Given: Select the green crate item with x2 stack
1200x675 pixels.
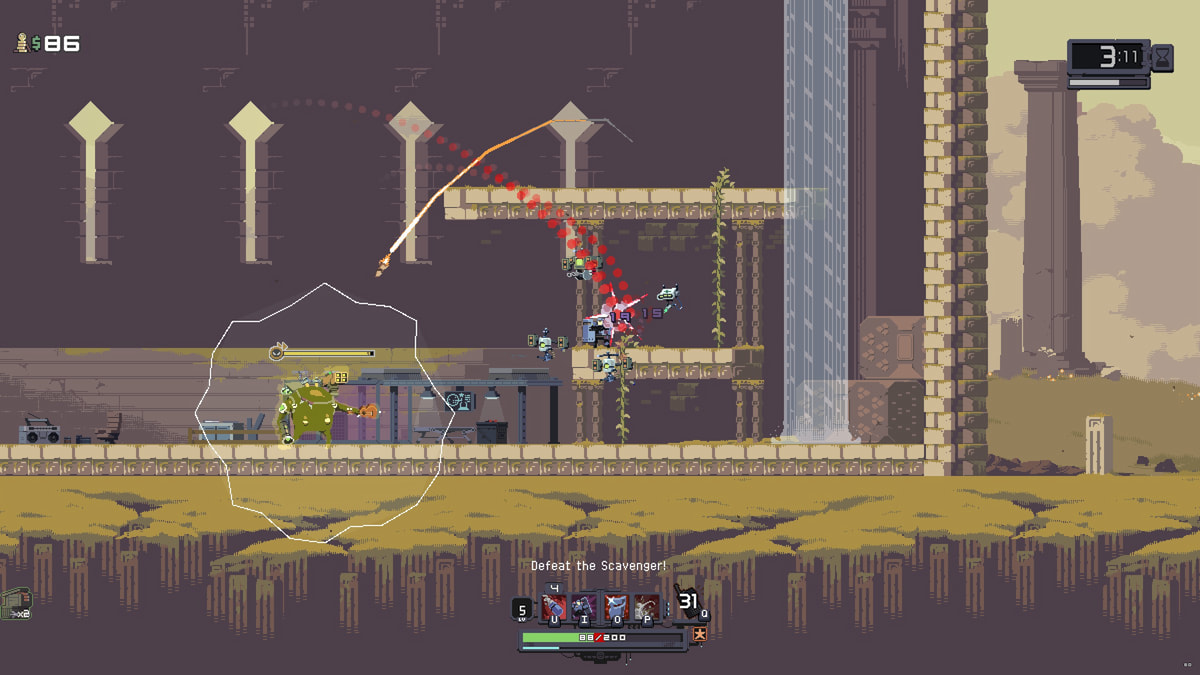Looking at the screenshot, I should 14,602.
